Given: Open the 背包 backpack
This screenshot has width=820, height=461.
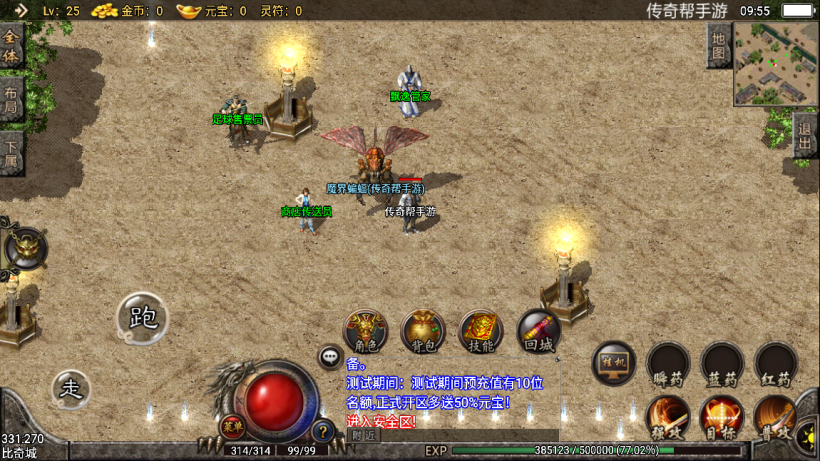Looking at the screenshot, I should [x=423, y=331].
